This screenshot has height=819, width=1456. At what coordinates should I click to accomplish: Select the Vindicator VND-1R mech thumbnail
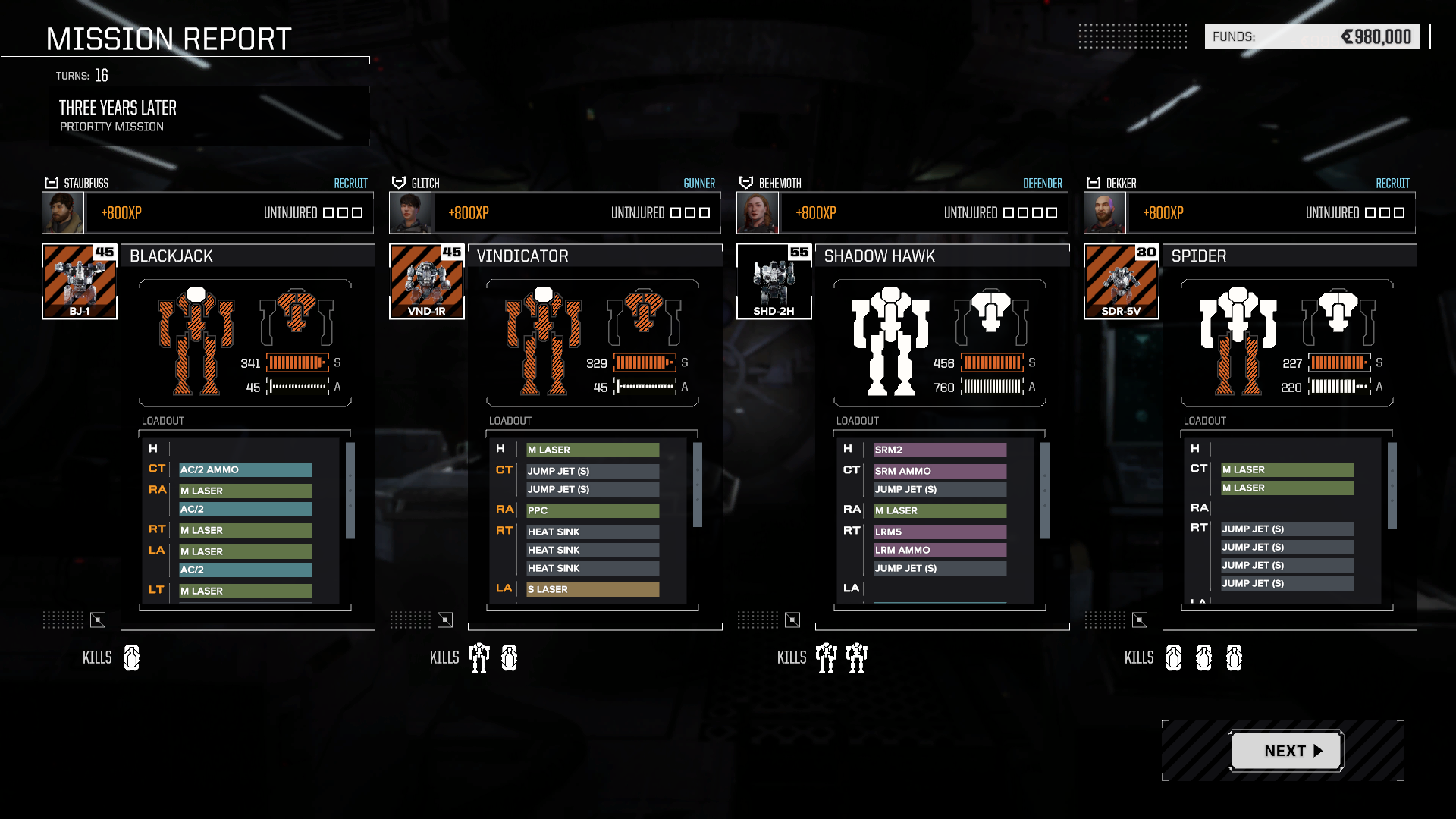click(x=427, y=282)
